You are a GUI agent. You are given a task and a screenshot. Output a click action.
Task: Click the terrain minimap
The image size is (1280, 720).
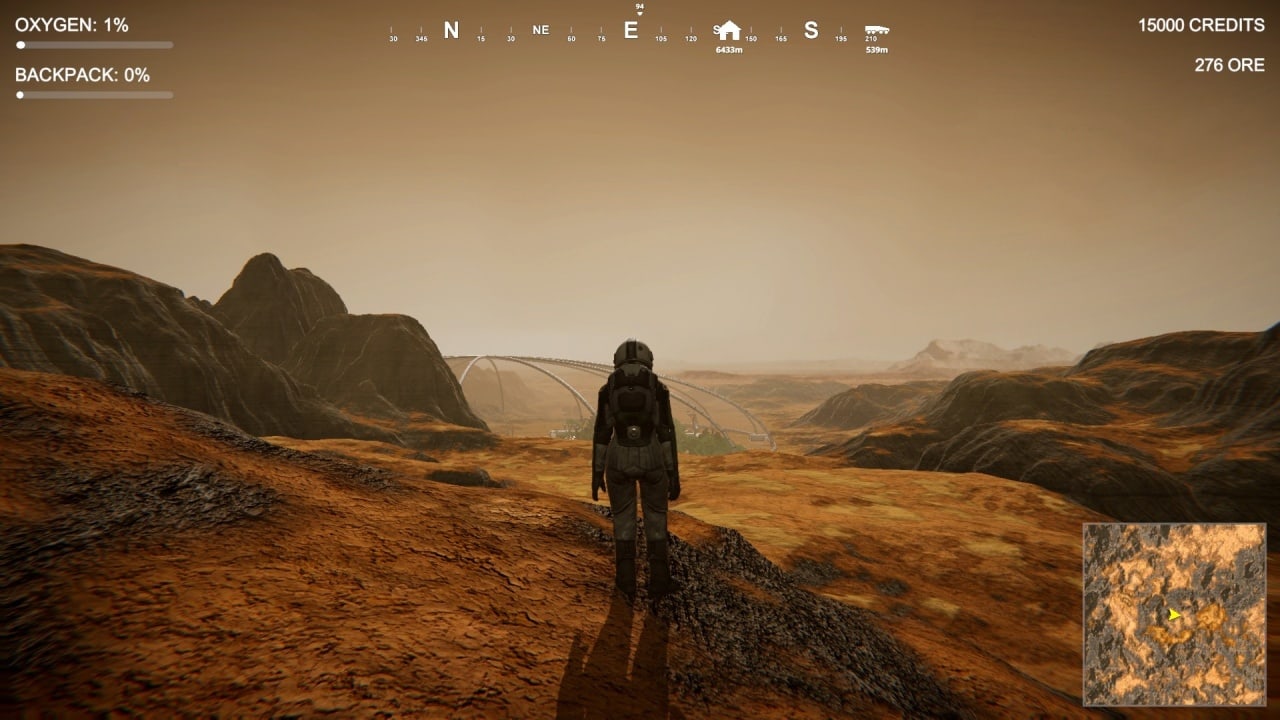(x=1174, y=614)
